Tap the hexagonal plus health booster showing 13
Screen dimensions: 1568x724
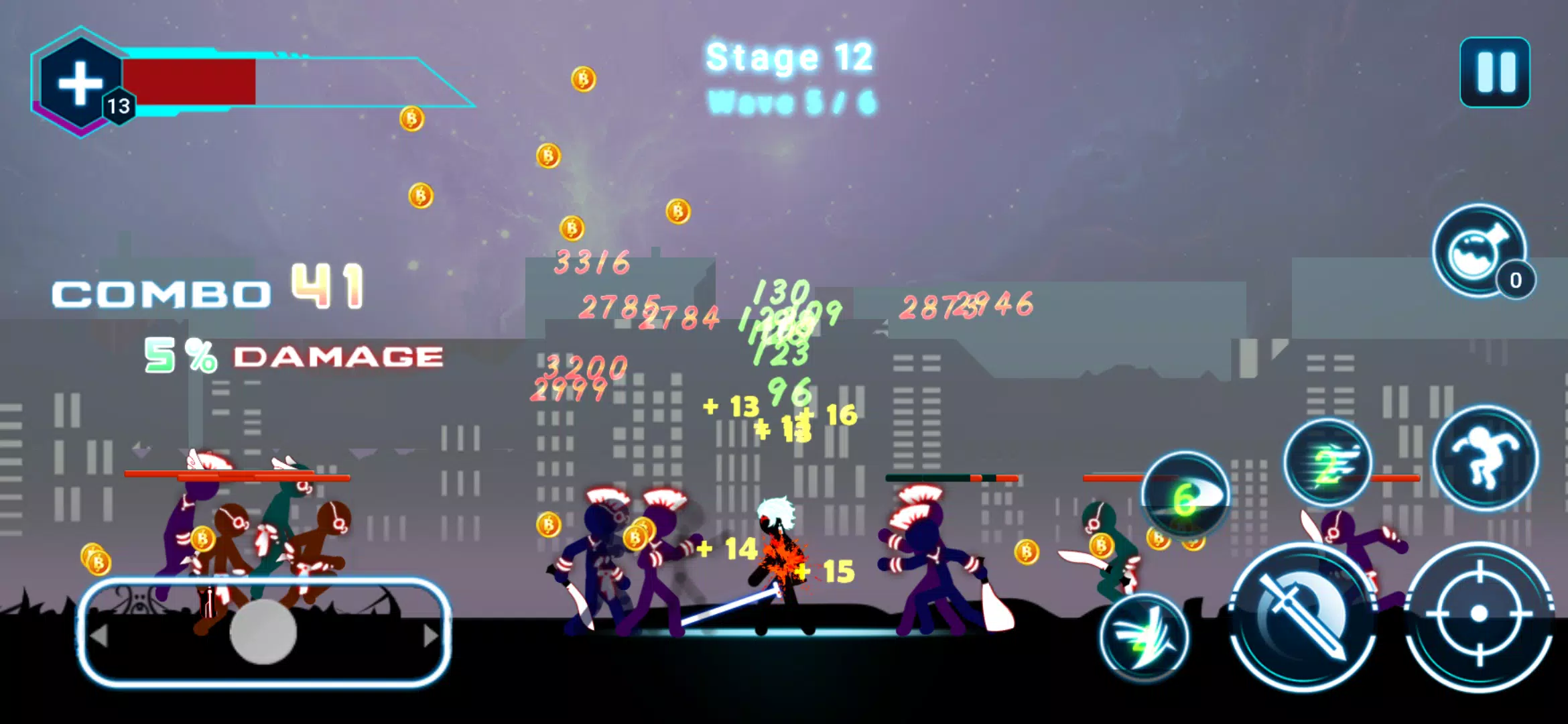click(80, 82)
